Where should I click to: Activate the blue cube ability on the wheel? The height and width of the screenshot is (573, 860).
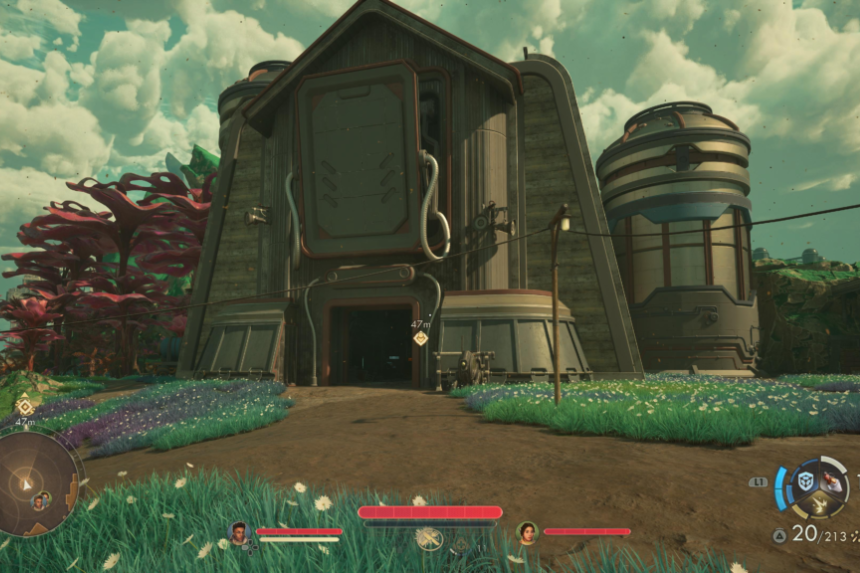805,481
